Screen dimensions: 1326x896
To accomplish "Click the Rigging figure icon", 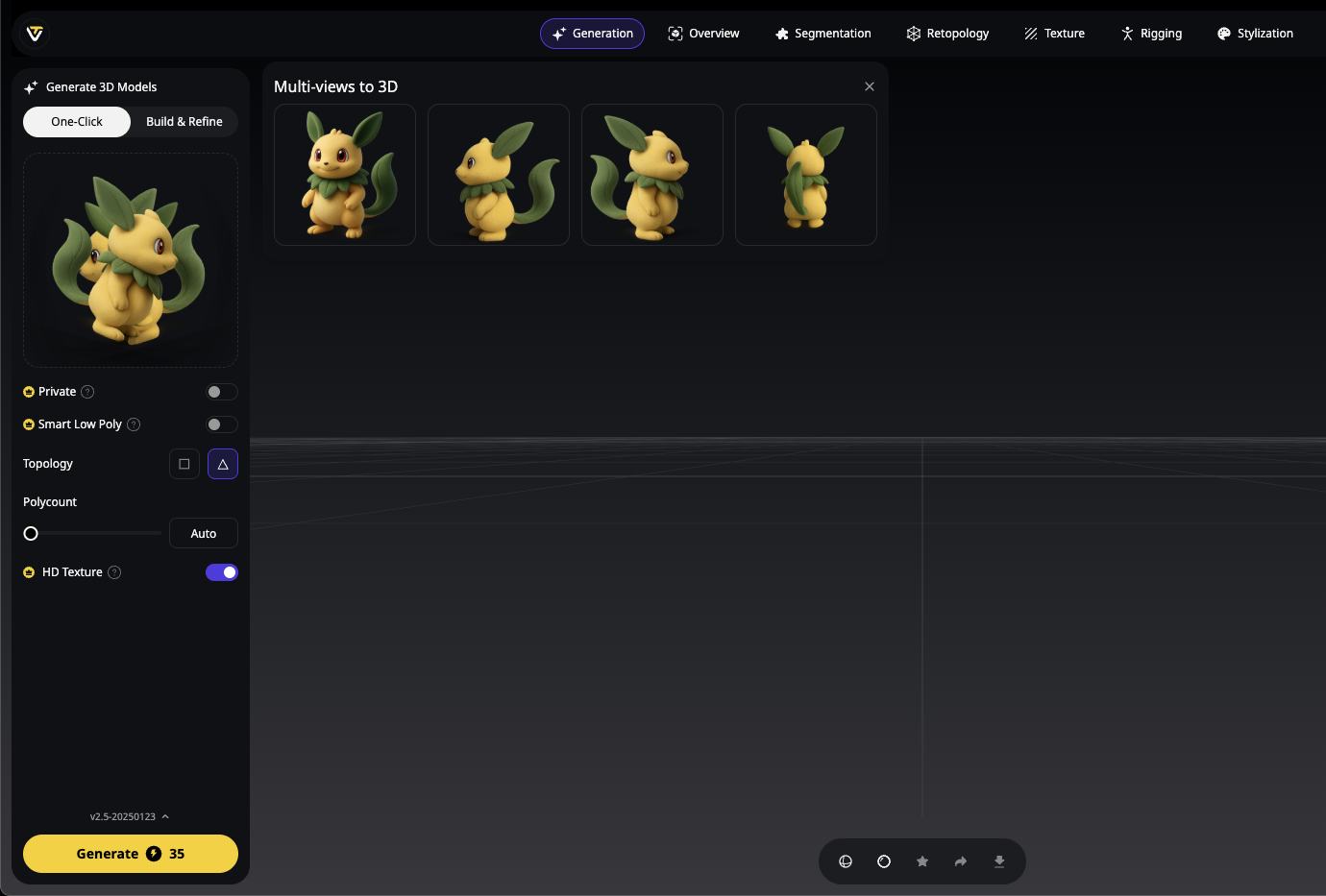I will pyautogui.click(x=1124, y=33).
